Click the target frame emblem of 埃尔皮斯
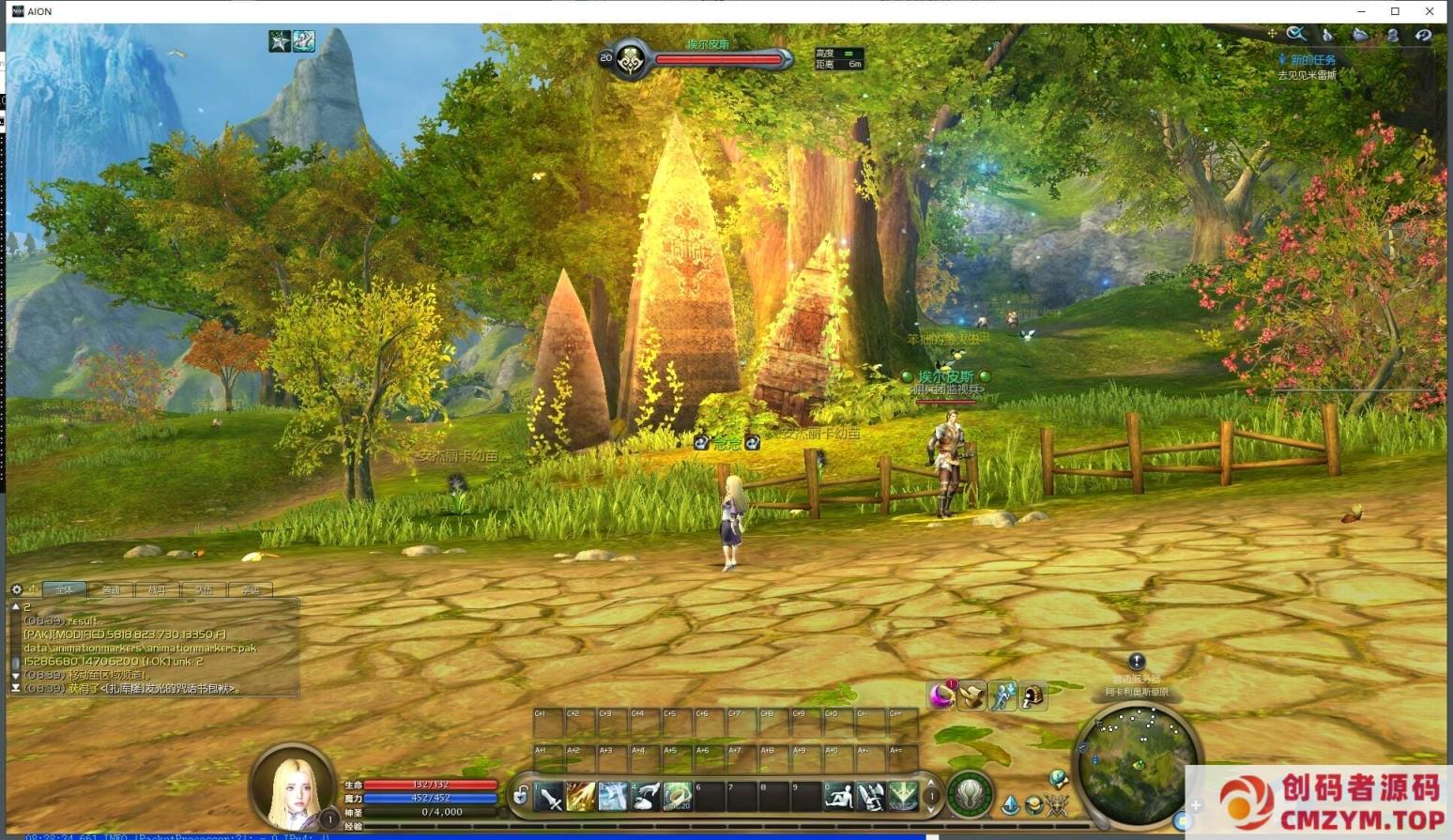1453x840 pixels. coord(631,60)
